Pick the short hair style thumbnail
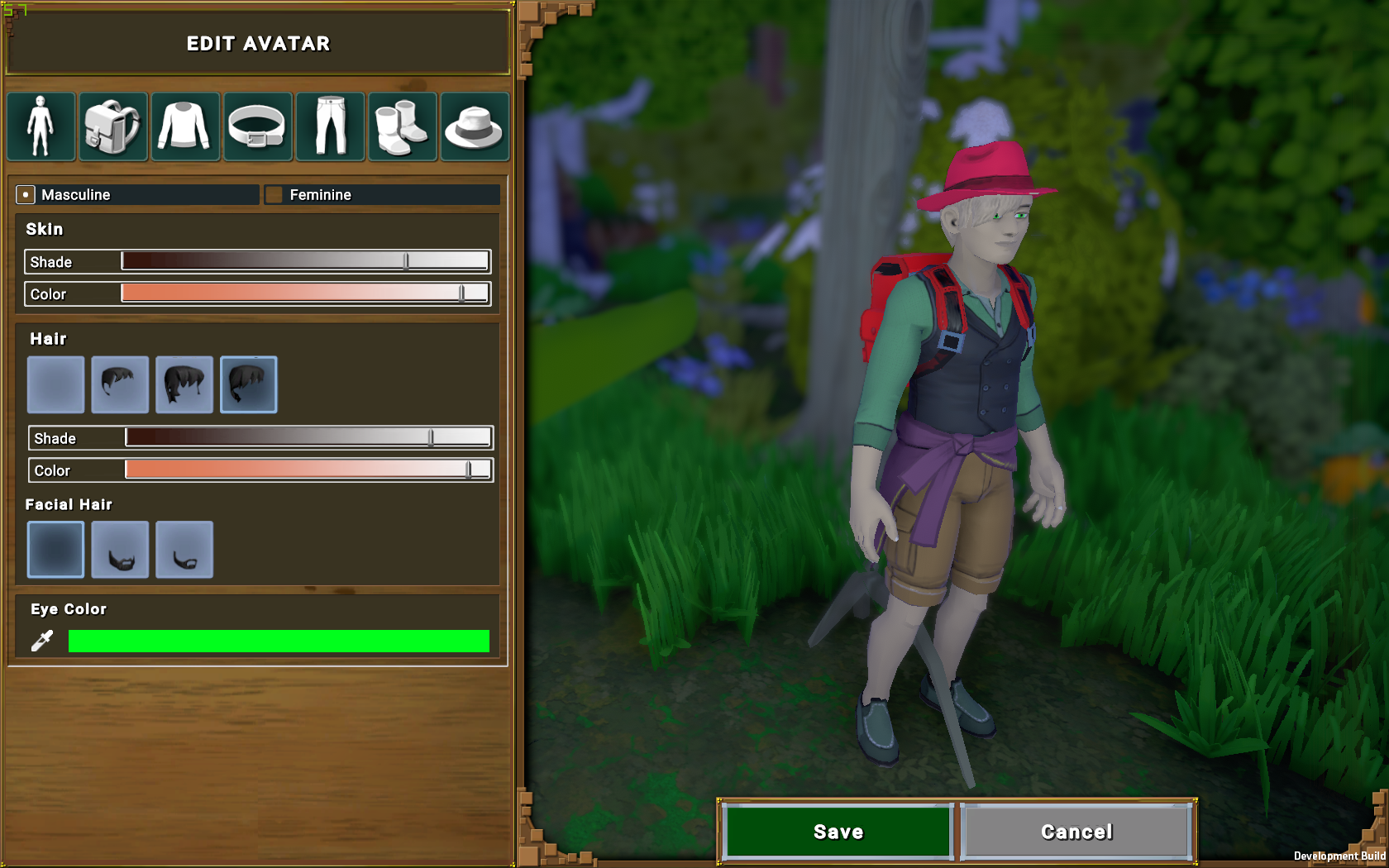 120,384
